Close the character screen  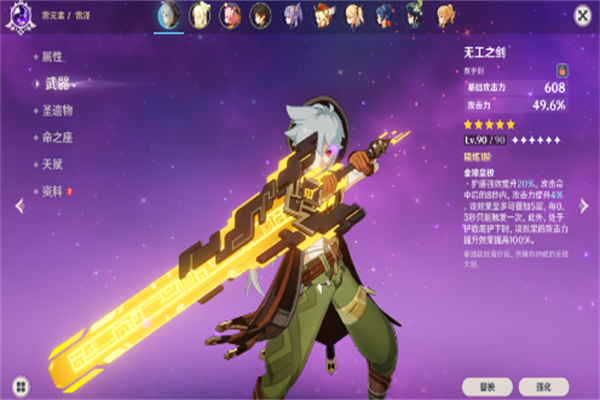(582, 15)
